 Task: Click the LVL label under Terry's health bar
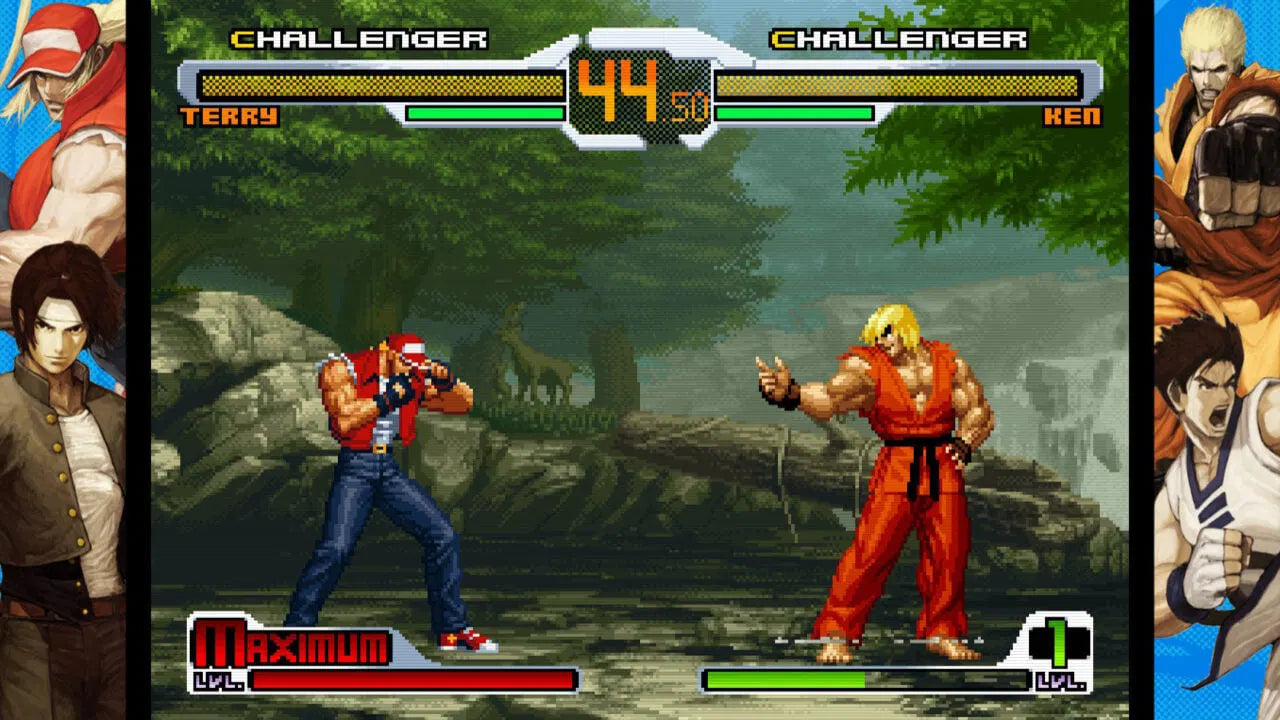click(x=218, y=678)
